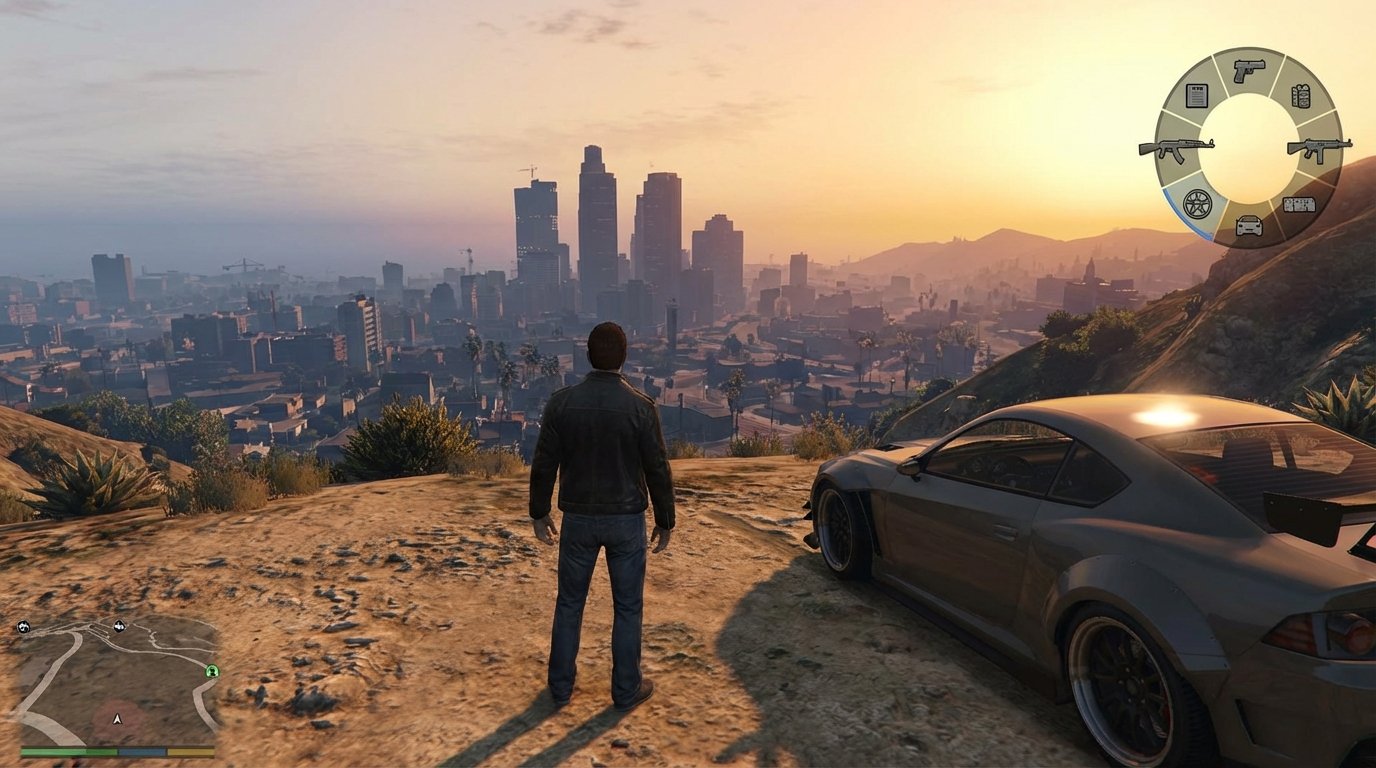The height and width of the screenshot is (768, 1376).
Task: Select the SMG slot on the wheel's right side
Action: tap(1319, 151)
